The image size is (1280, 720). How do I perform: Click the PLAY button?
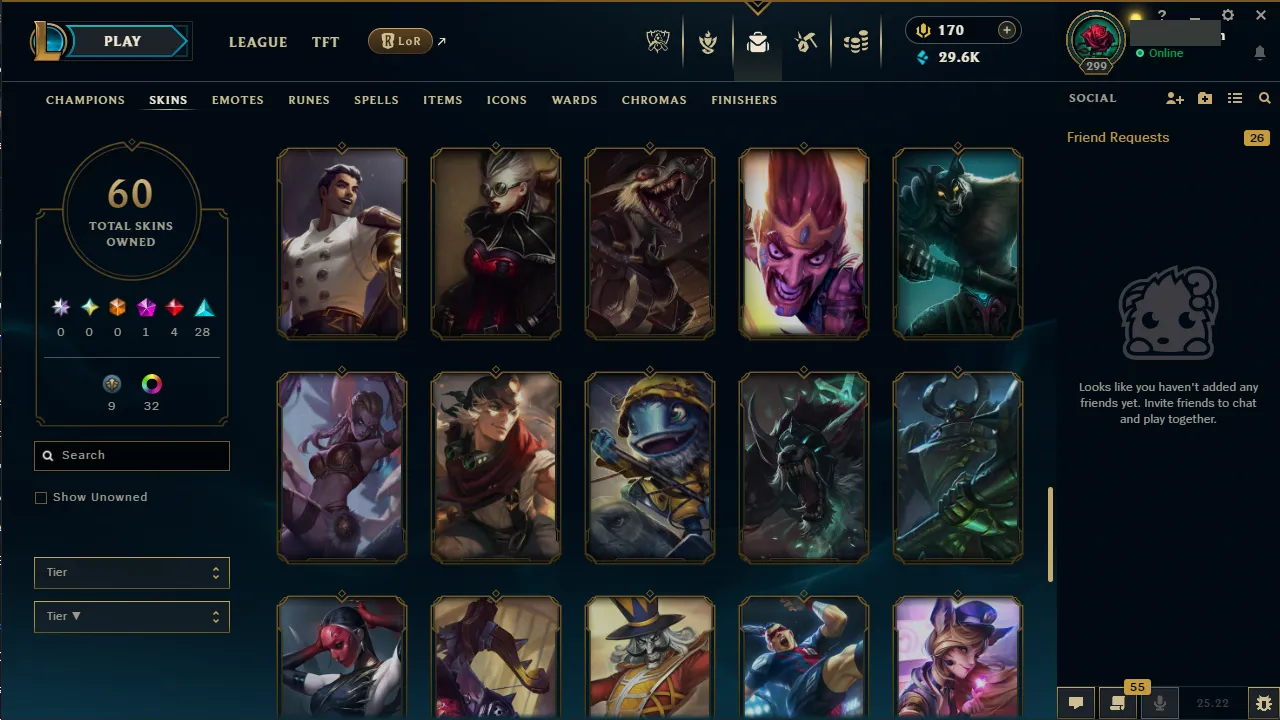[x=122, y=41]
